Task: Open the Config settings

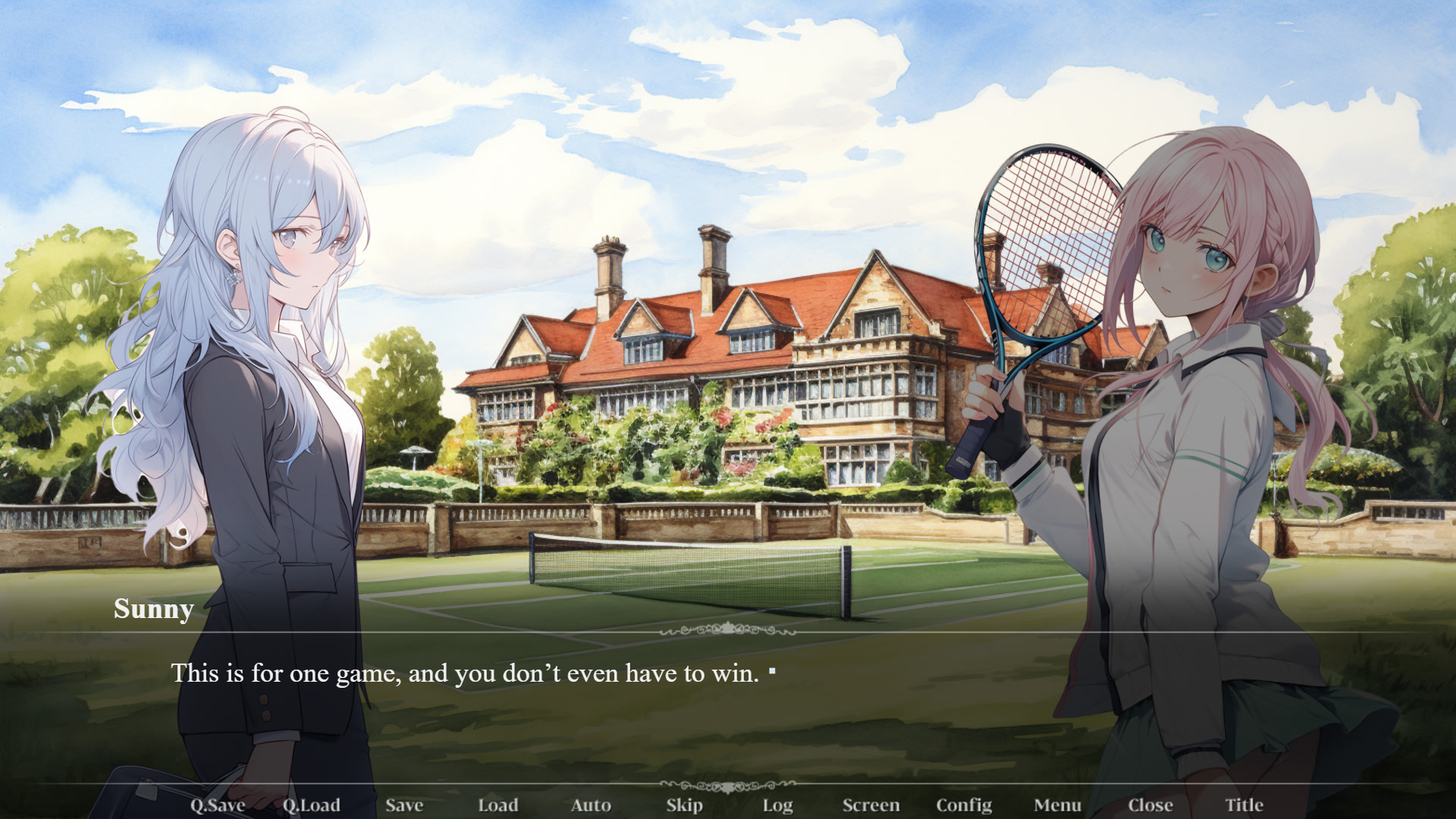Action: point(964,805)
